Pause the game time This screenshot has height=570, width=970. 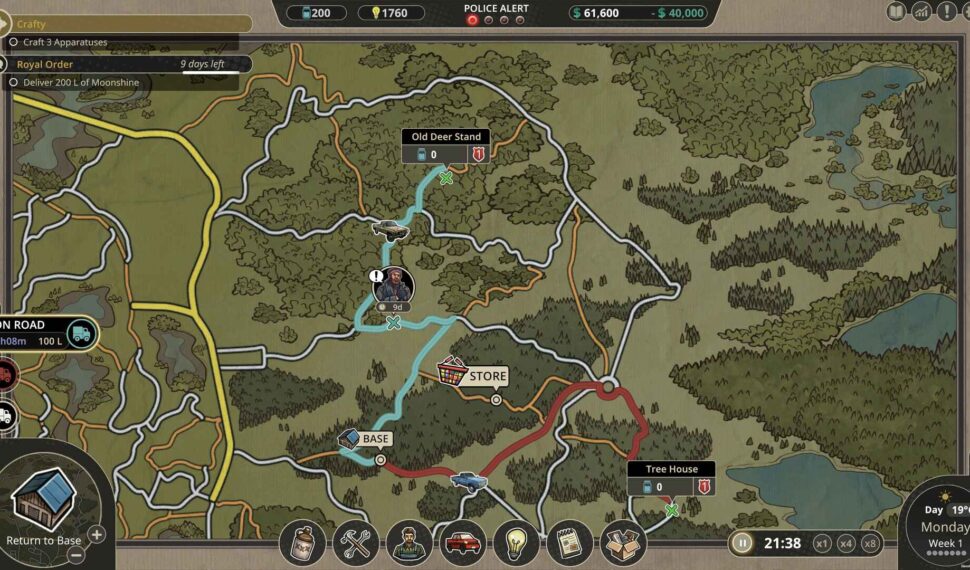click(742, 543)
